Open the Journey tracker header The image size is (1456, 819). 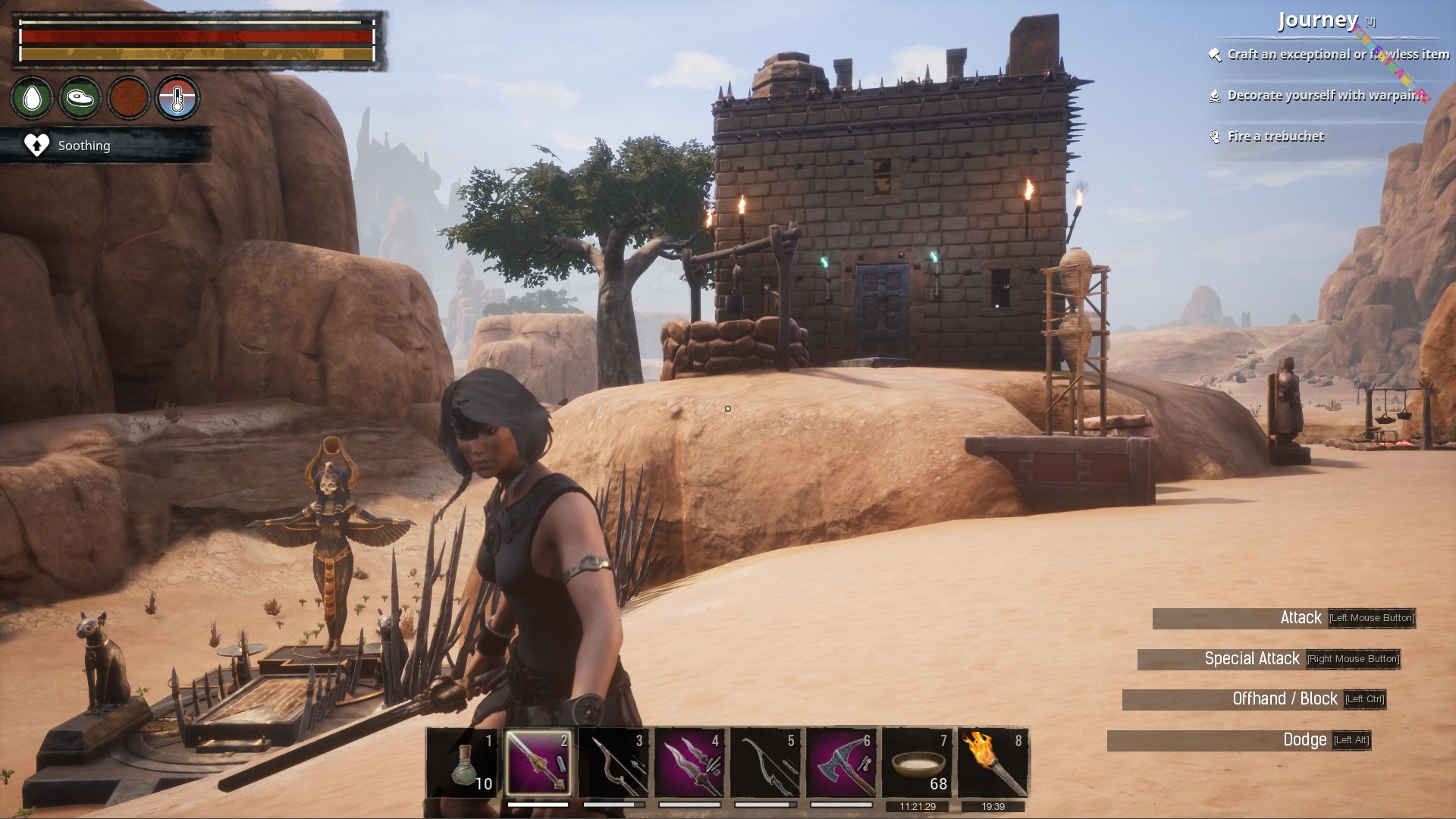(1318, 20)
